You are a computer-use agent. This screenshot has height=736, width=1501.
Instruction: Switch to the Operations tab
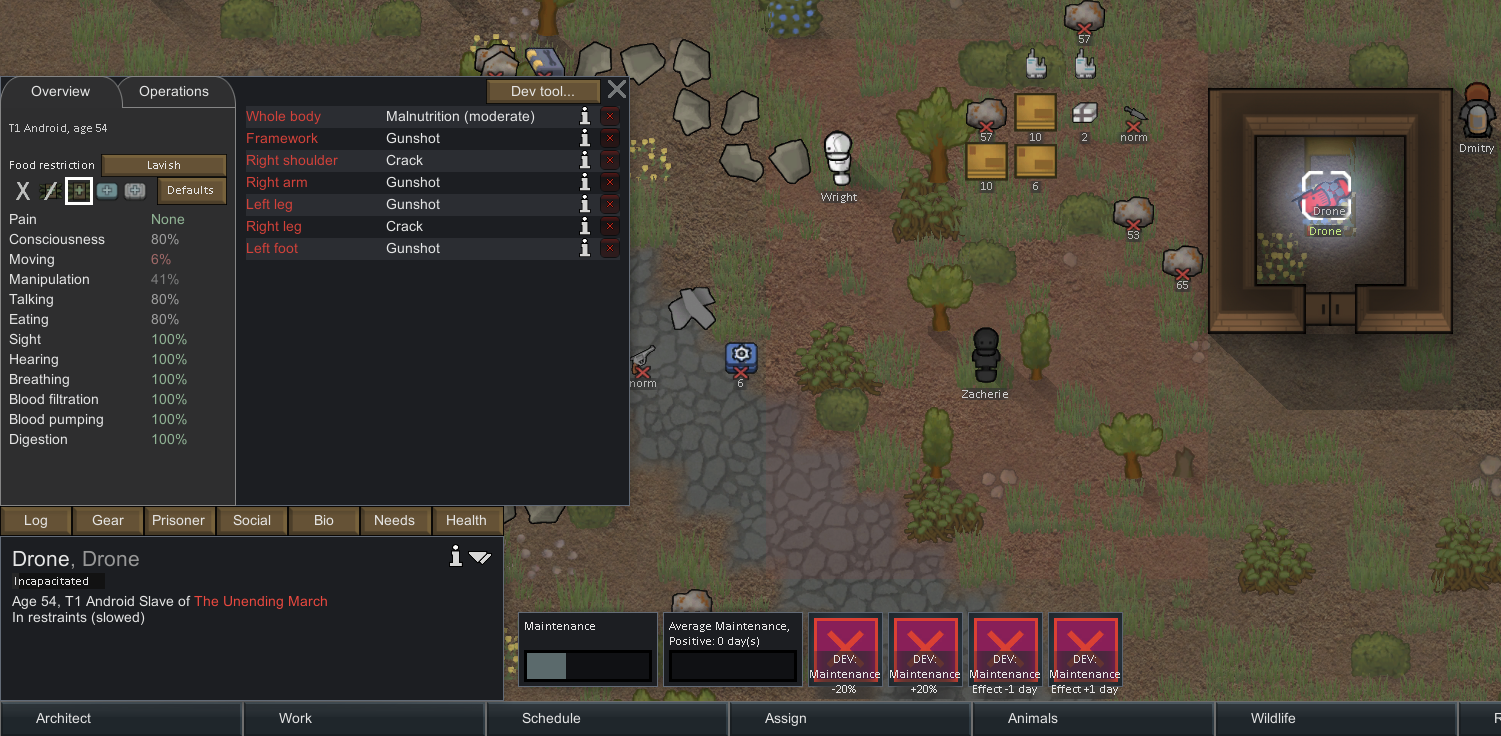click(x=175, y=91)
